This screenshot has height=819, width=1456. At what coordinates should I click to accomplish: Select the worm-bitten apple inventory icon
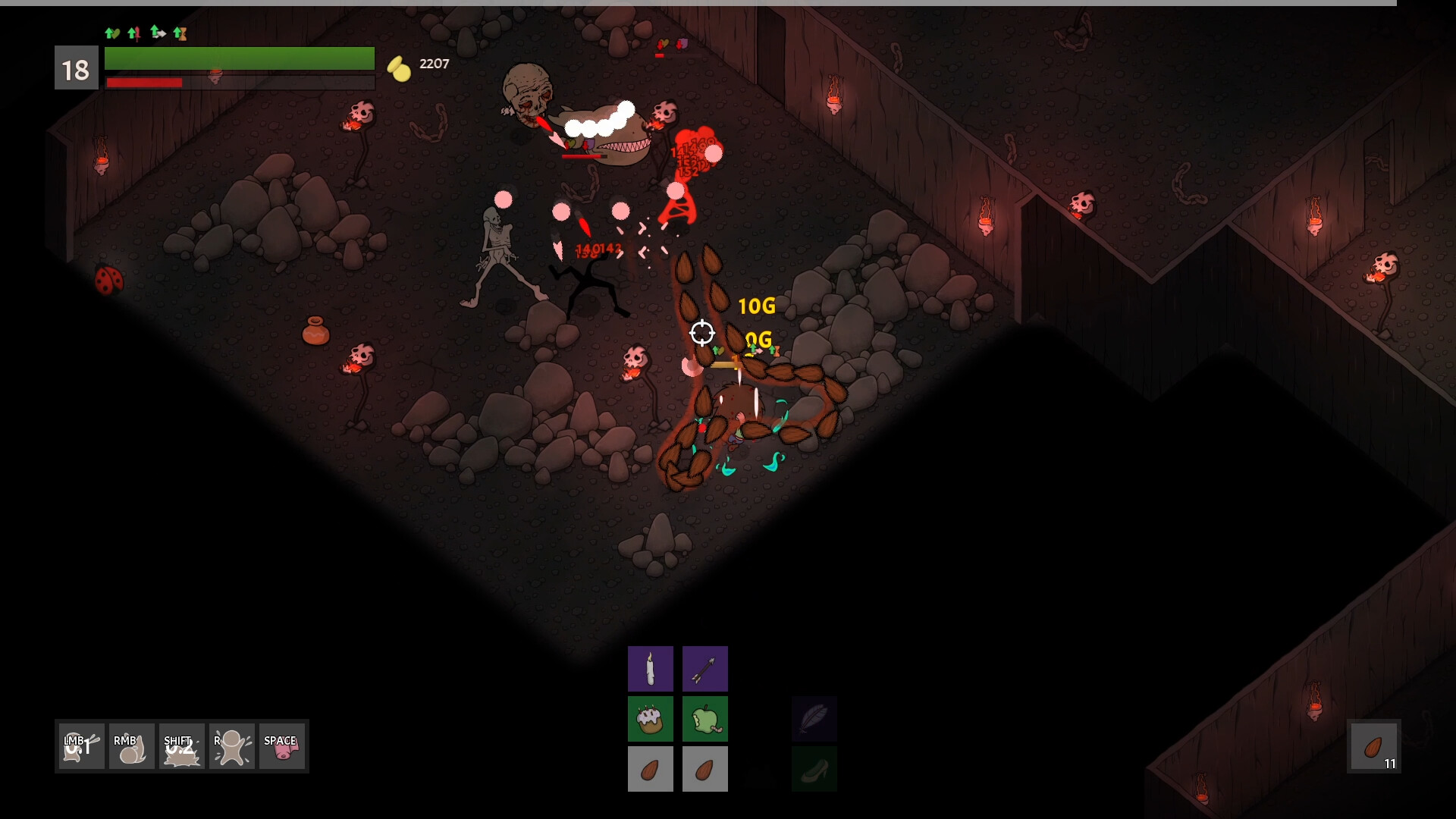(705, 718)
